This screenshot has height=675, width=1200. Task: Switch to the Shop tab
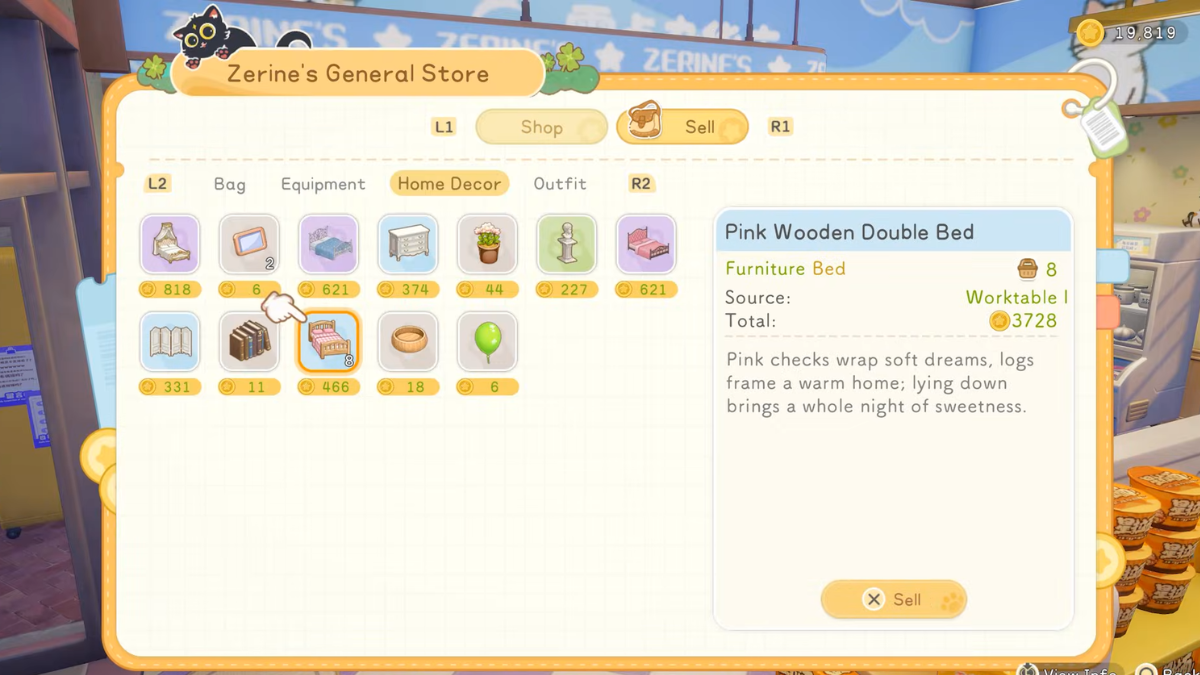point(541,127)
